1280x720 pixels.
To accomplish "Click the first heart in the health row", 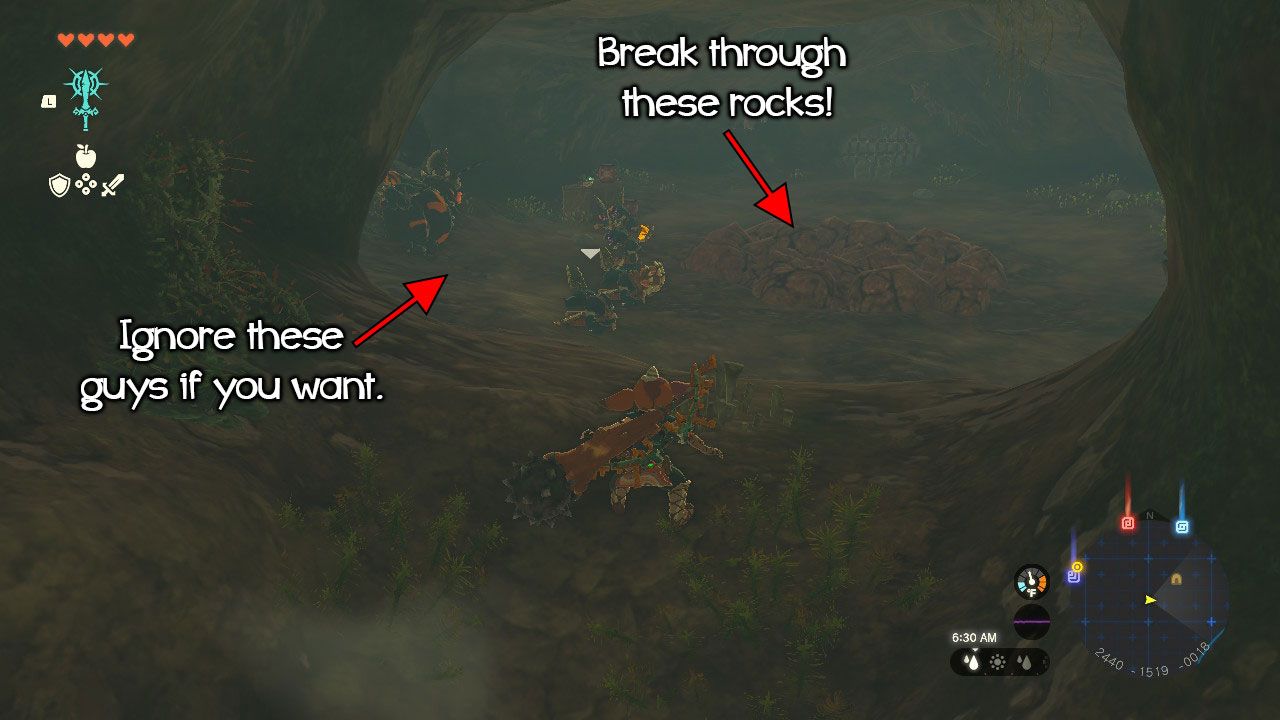I will (66, 39).
